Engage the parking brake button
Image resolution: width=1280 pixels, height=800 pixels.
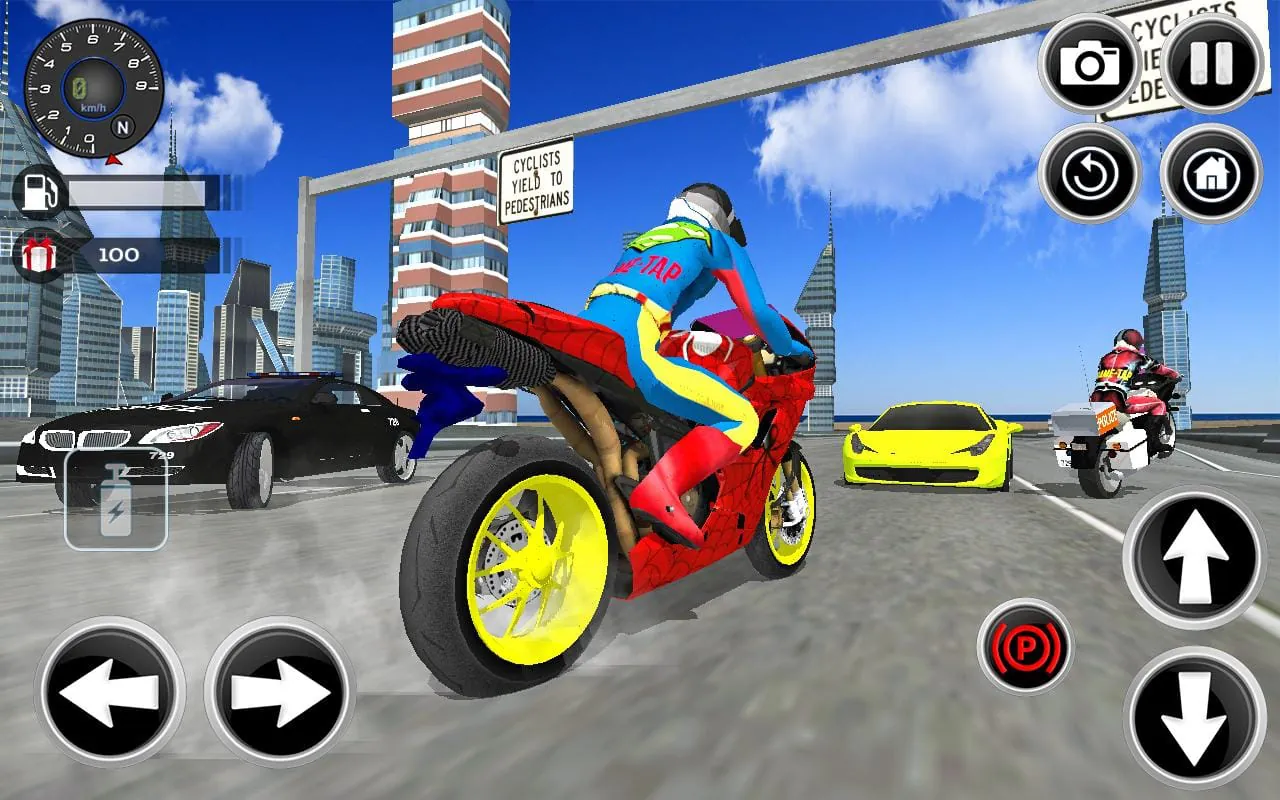pos(1029,647)
